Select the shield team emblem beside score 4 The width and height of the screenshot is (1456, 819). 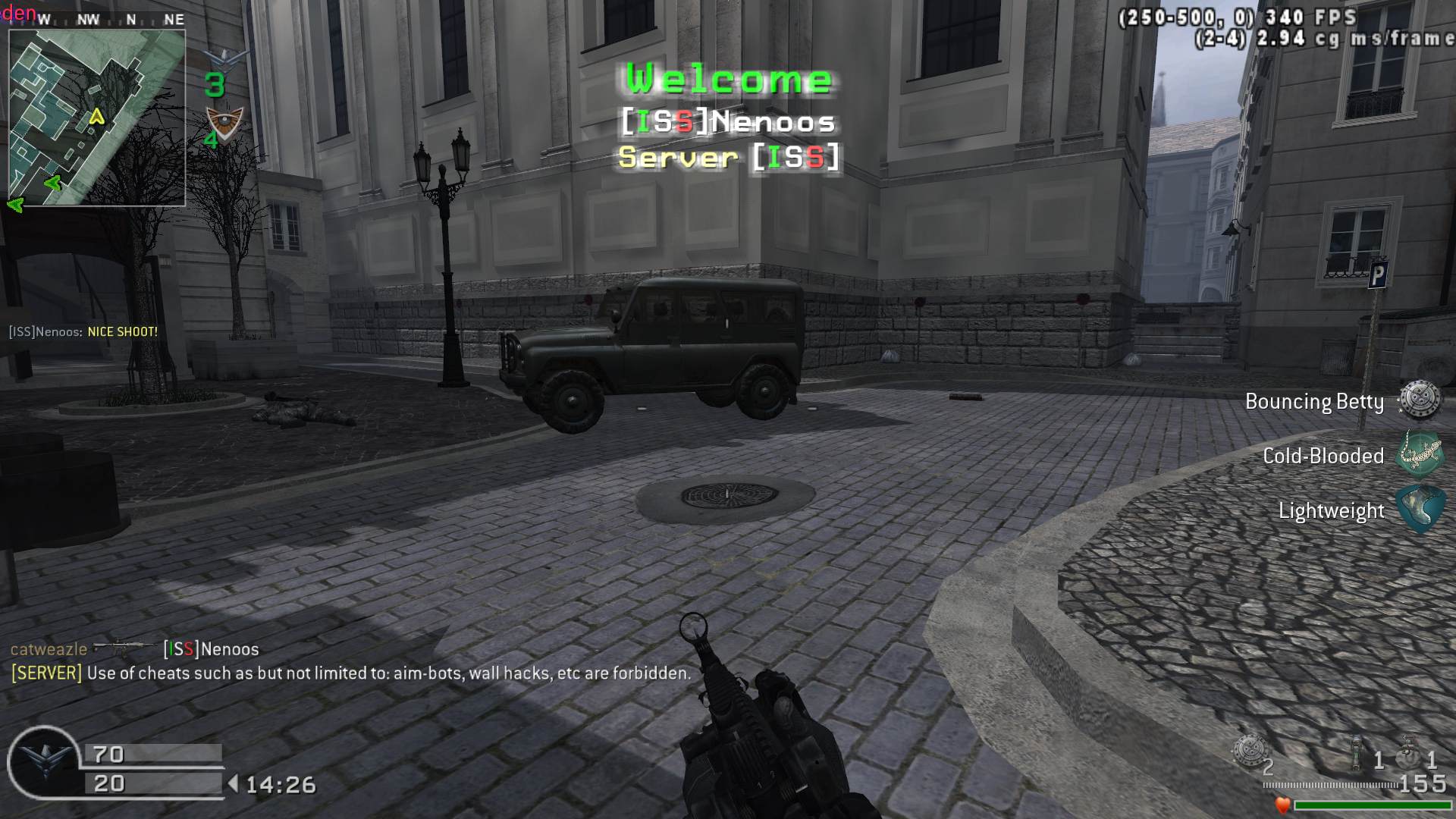(x=225, y=121)
